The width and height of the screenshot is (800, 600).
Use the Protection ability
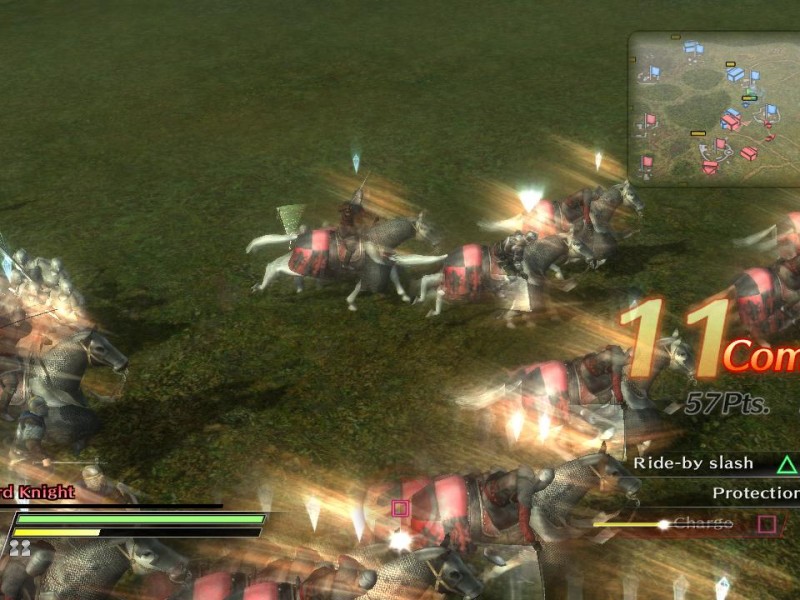click(755, 493)
